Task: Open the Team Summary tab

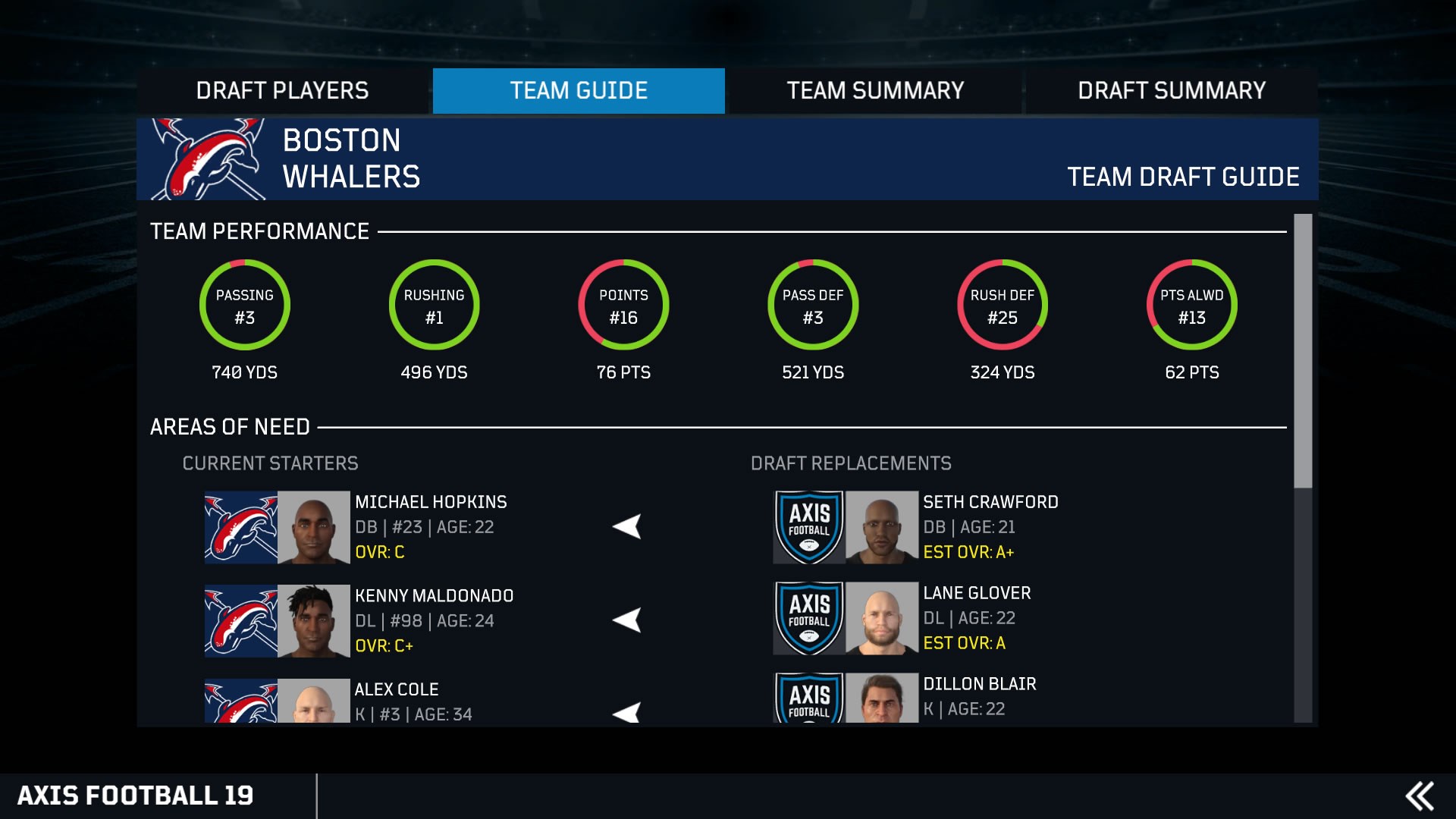Action: pyautogui.click(x=874, y=90)
